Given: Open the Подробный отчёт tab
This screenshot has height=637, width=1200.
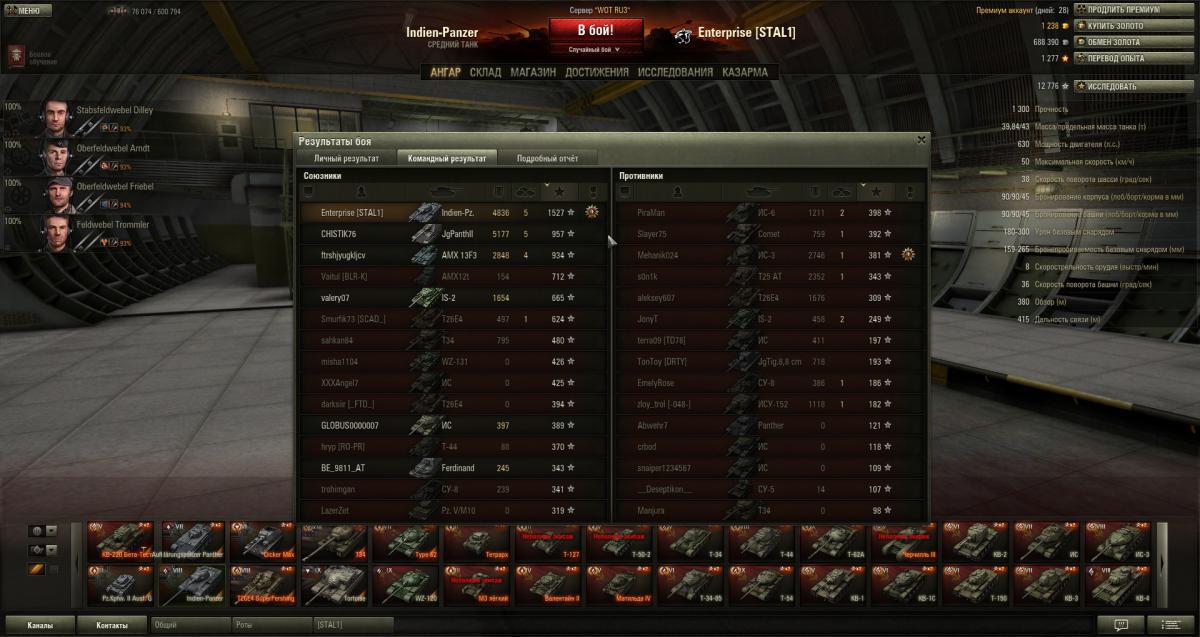Looking at the screenshot, I should (547, 158).
